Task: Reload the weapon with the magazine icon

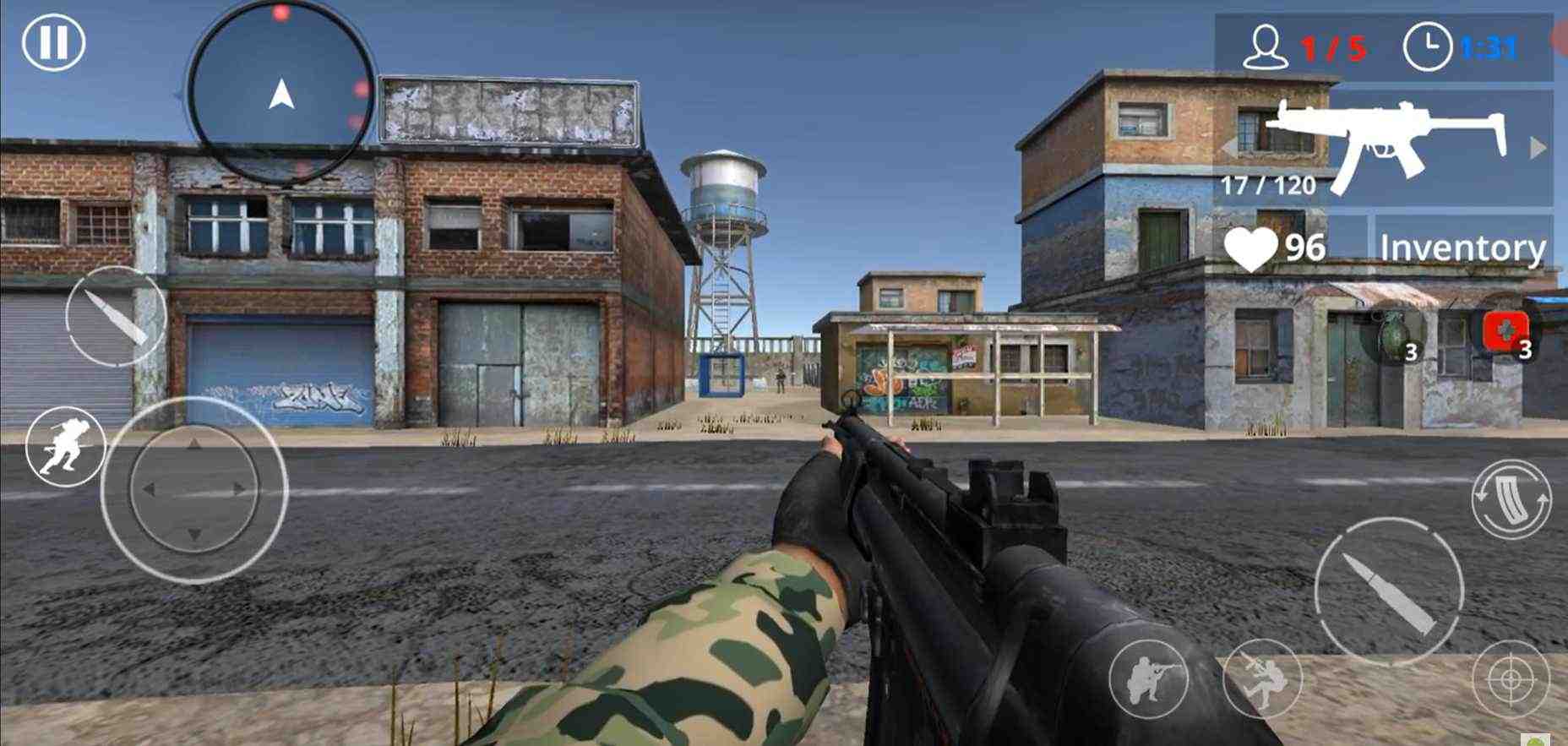Action: click(1511, 499)
